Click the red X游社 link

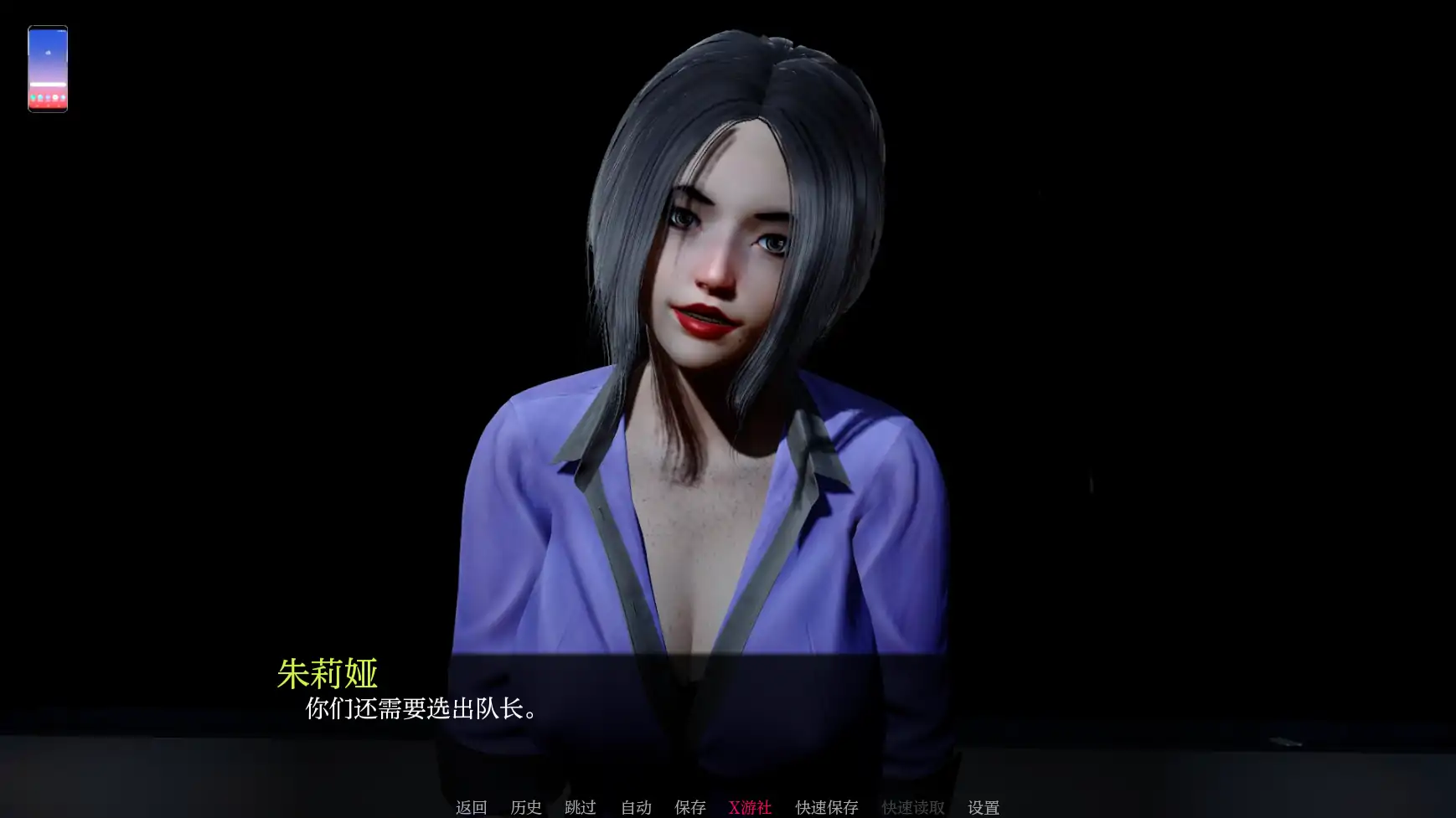[751, 807]
